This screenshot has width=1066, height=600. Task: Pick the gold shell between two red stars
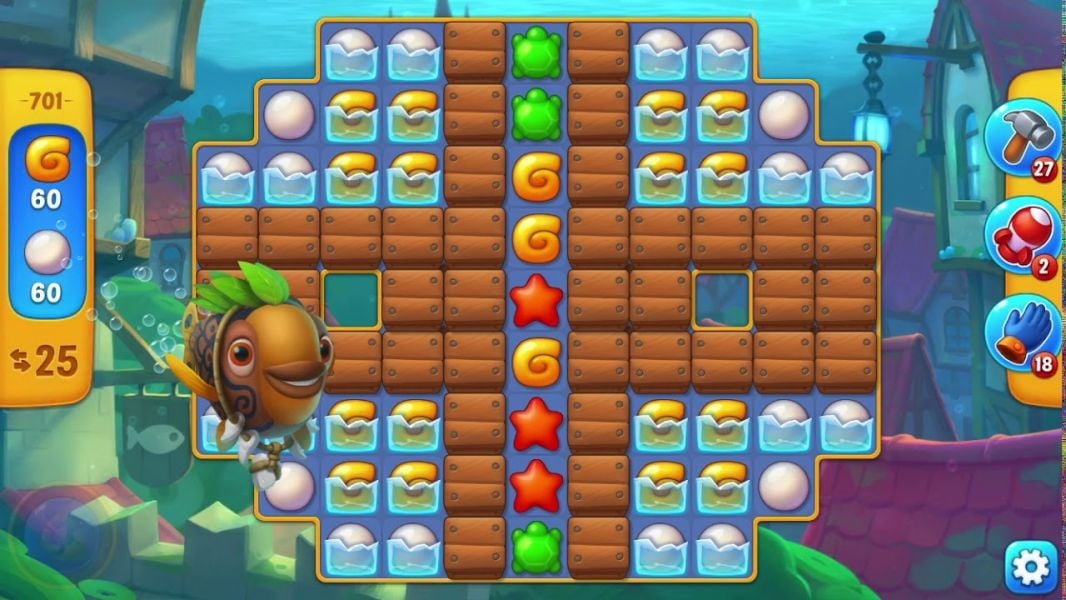[537, 362]
